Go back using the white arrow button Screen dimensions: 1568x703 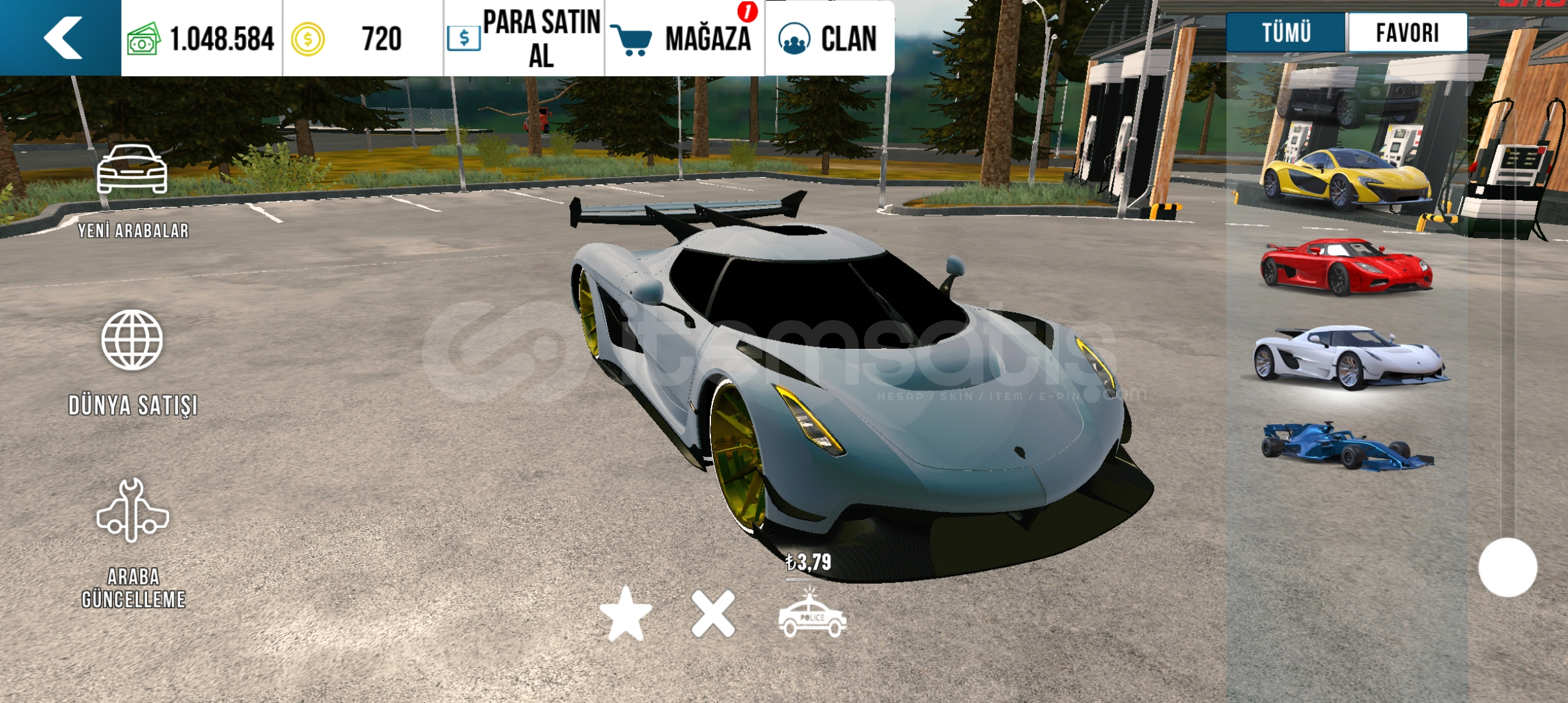coord(63,38)
